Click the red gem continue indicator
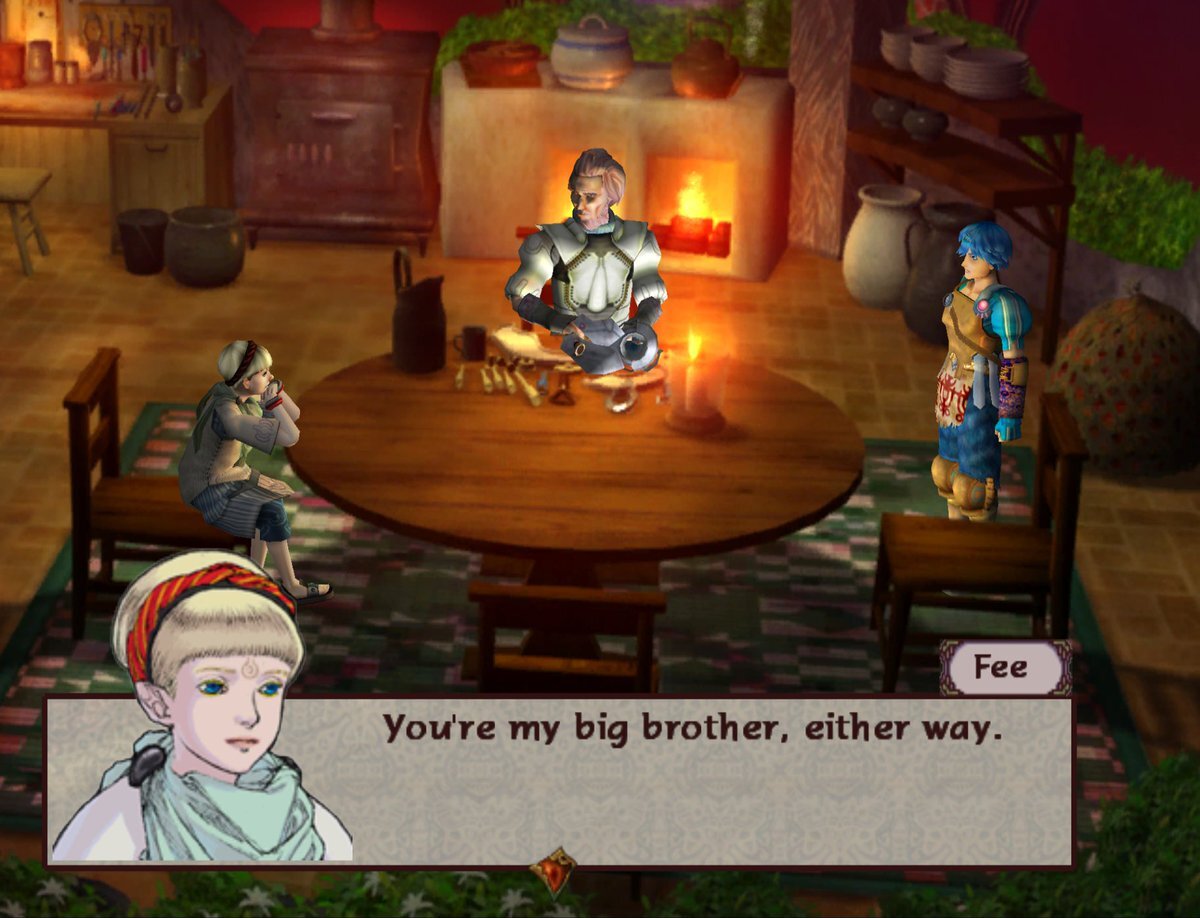The height and width of the screenshot is (918, 1200). tap(552, 870)
